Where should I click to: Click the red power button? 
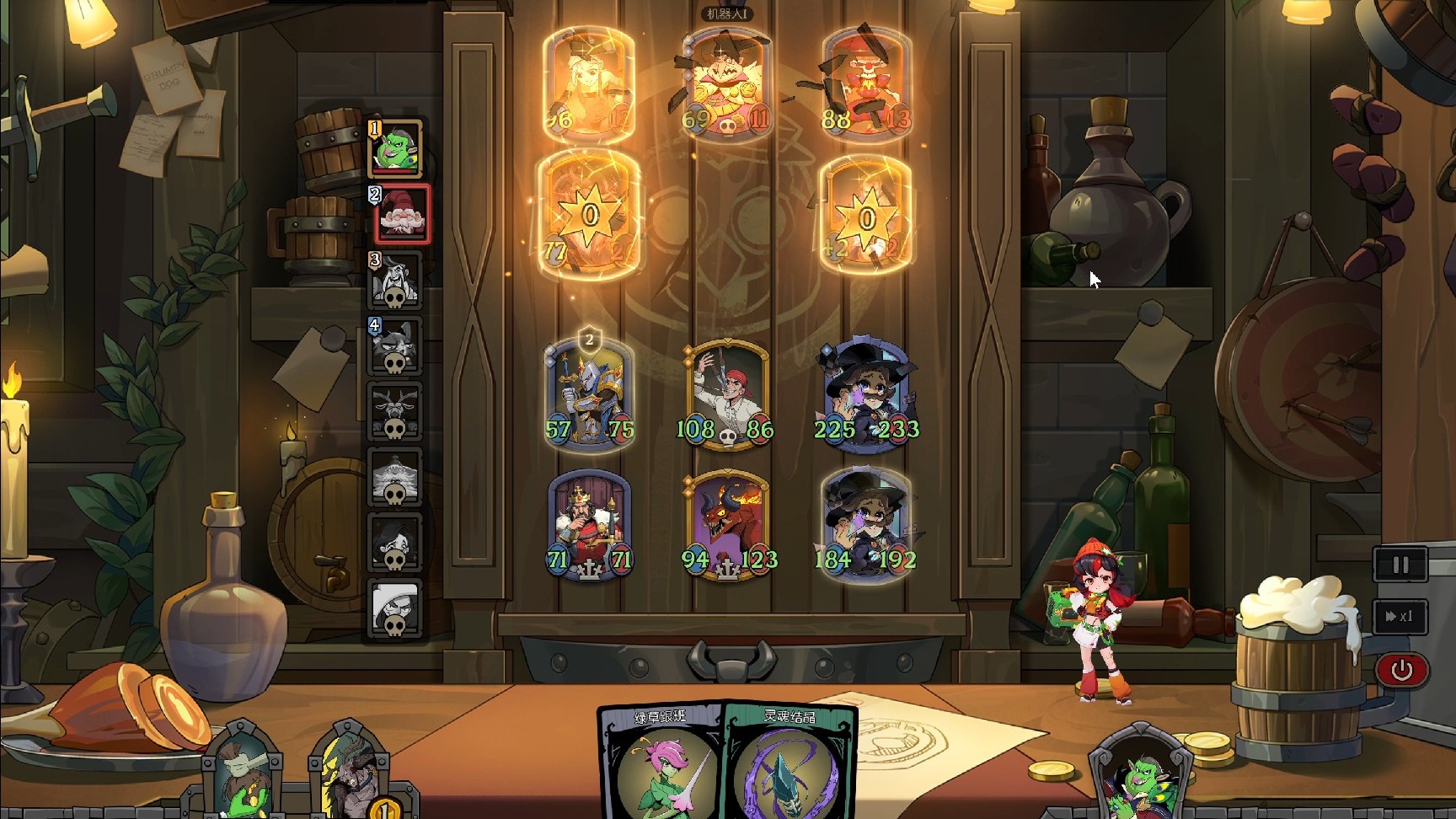coord(1400,670)
